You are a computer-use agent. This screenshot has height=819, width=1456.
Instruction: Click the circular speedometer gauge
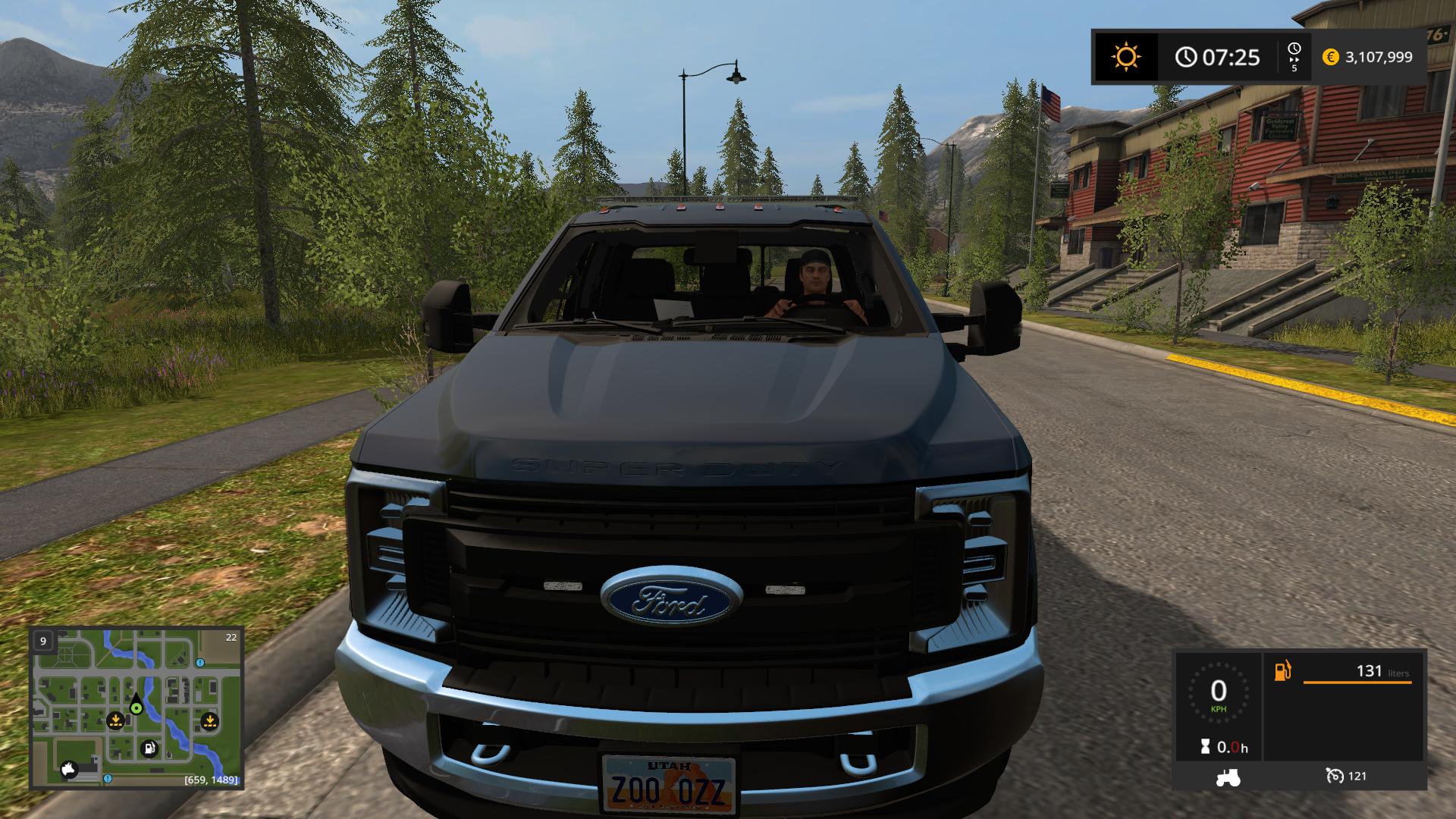tap(1218, 692)
